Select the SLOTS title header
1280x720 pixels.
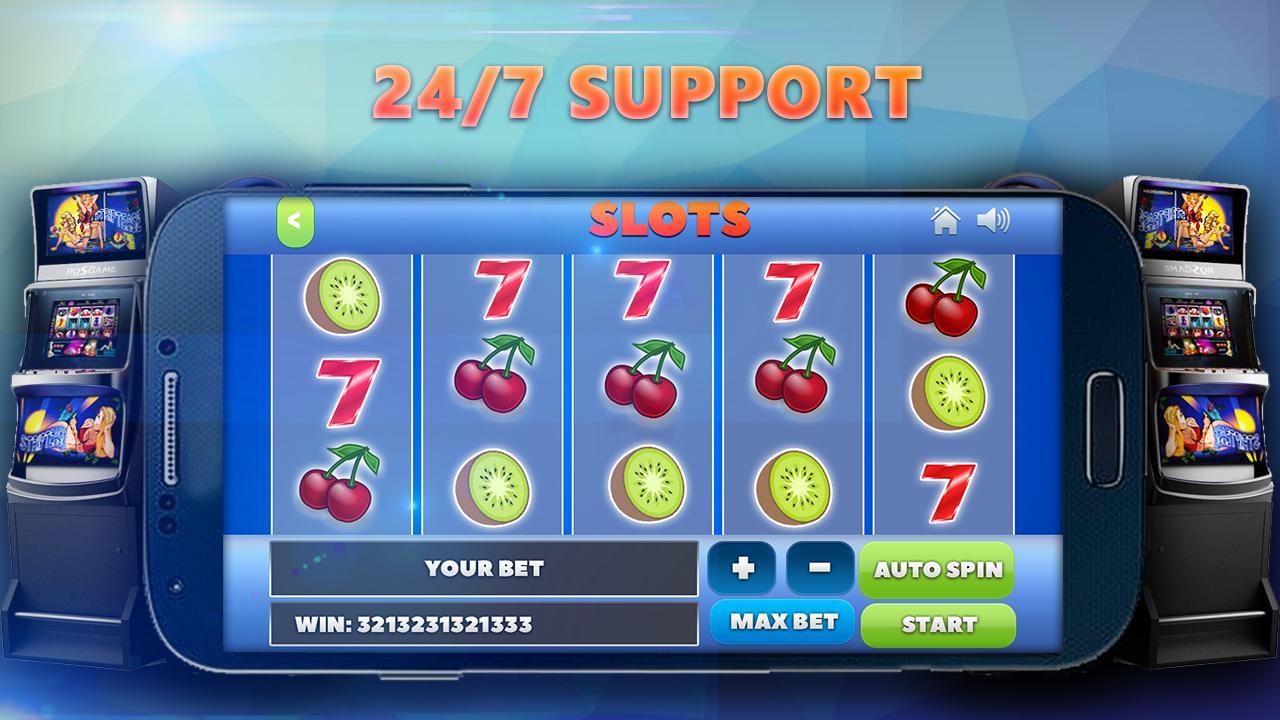[x=670, y=218]
